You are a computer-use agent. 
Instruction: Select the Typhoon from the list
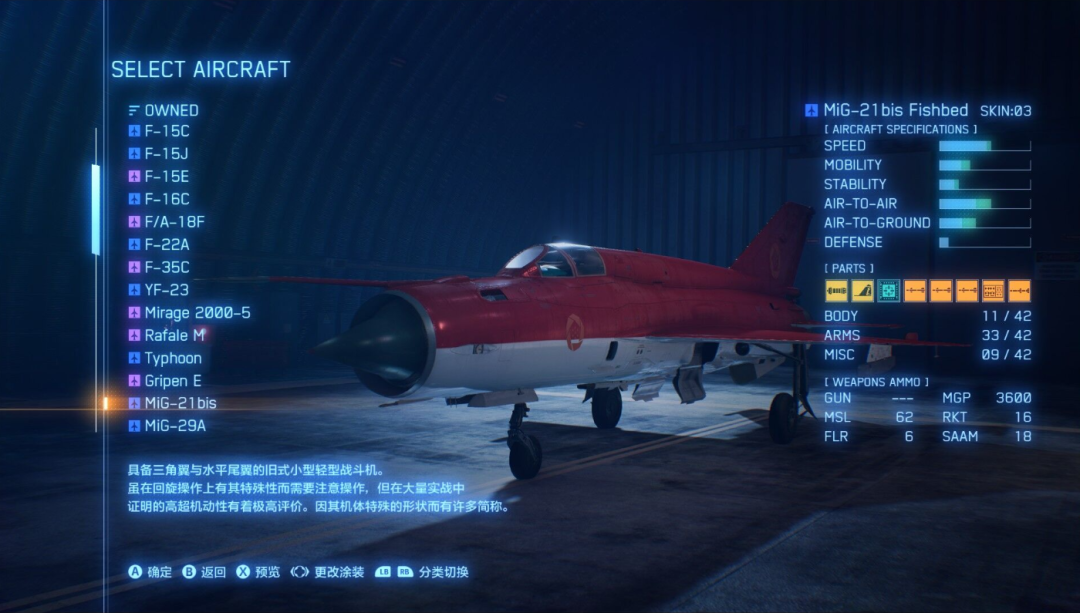coord(173,358)
